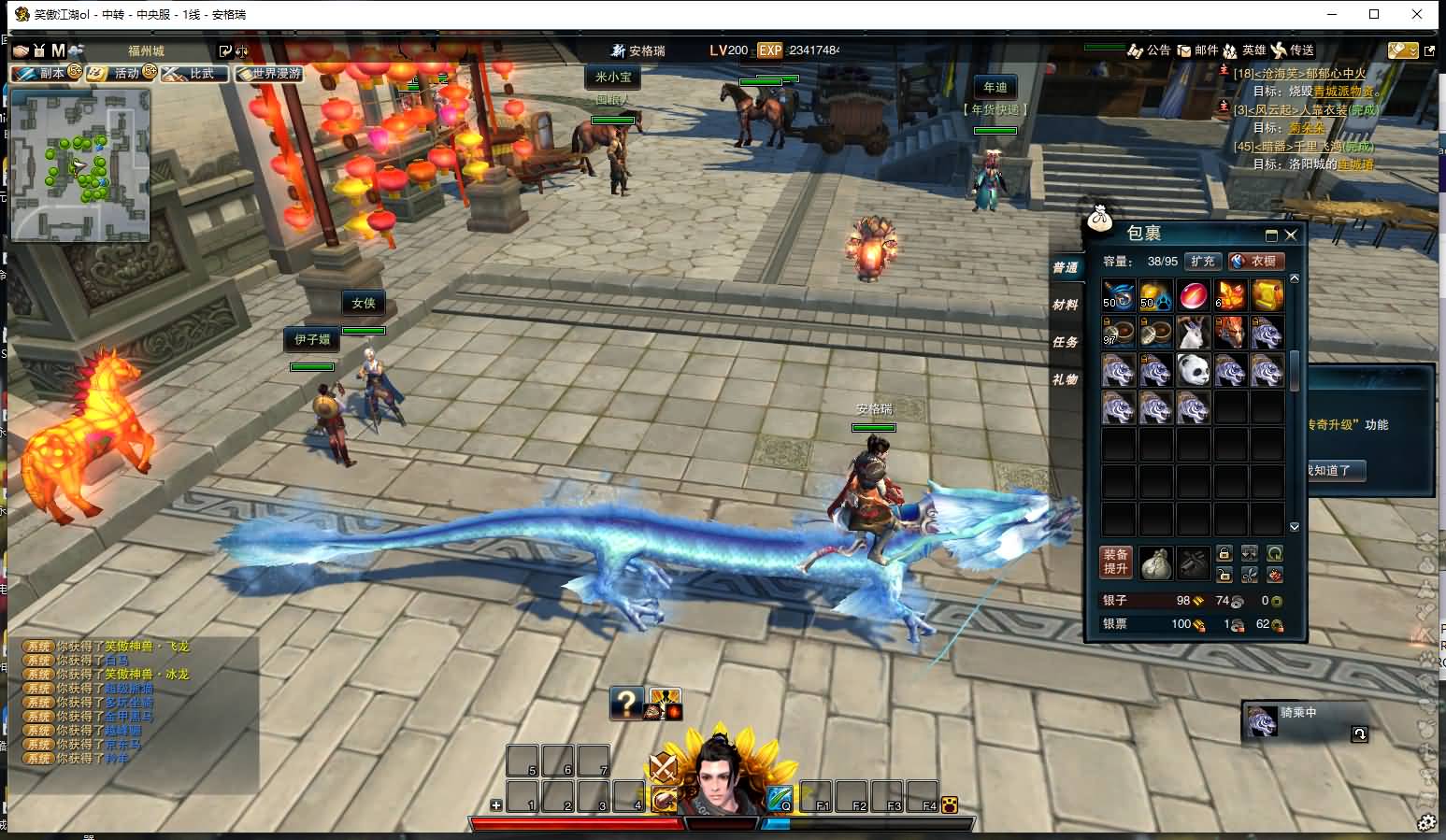The width and height of the screenshot is (1446, 840).
Task: Open 世界漫游 world roaming
Action: [269, 73]
